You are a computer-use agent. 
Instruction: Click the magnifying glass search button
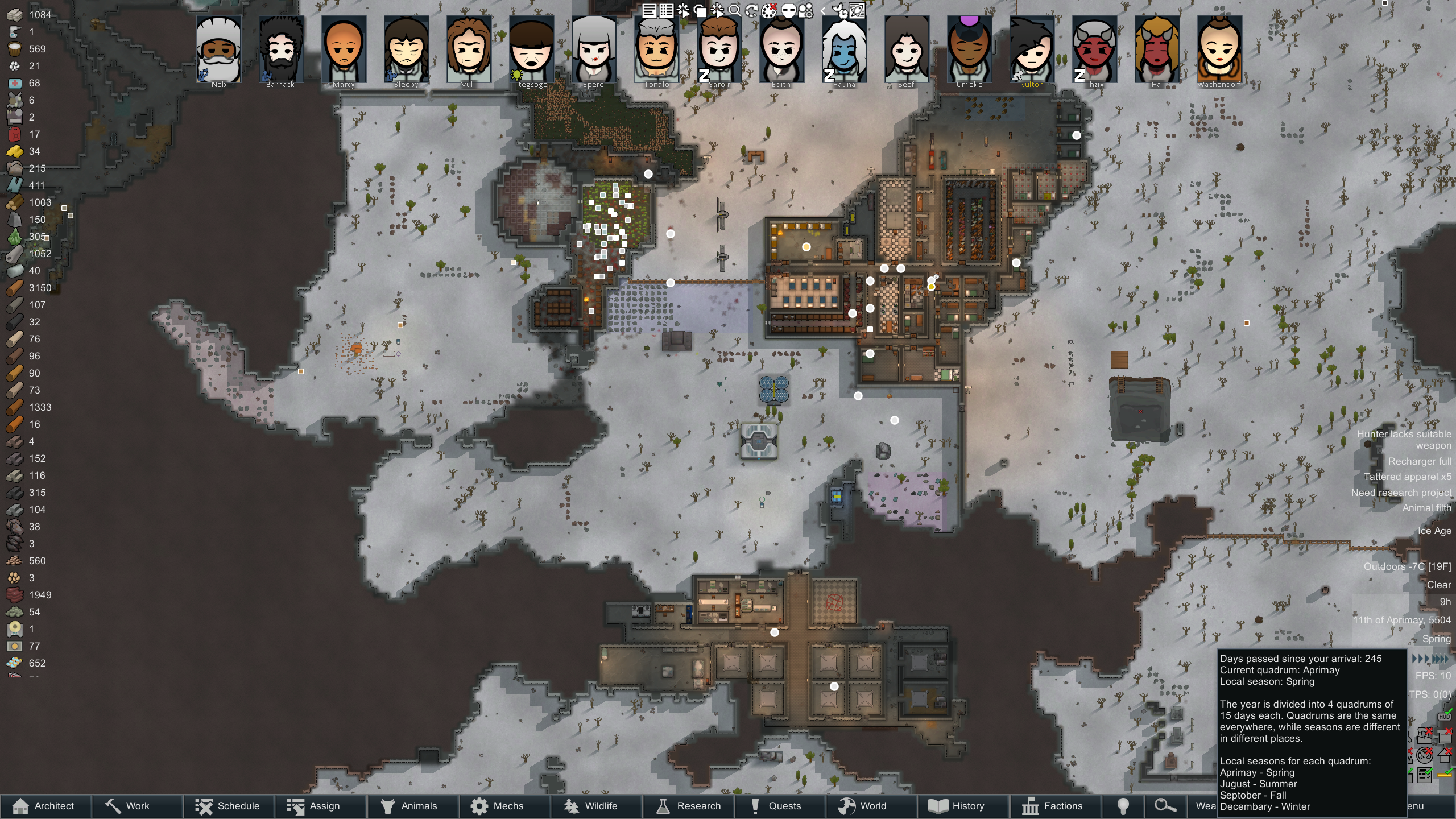pos(1164,806)
